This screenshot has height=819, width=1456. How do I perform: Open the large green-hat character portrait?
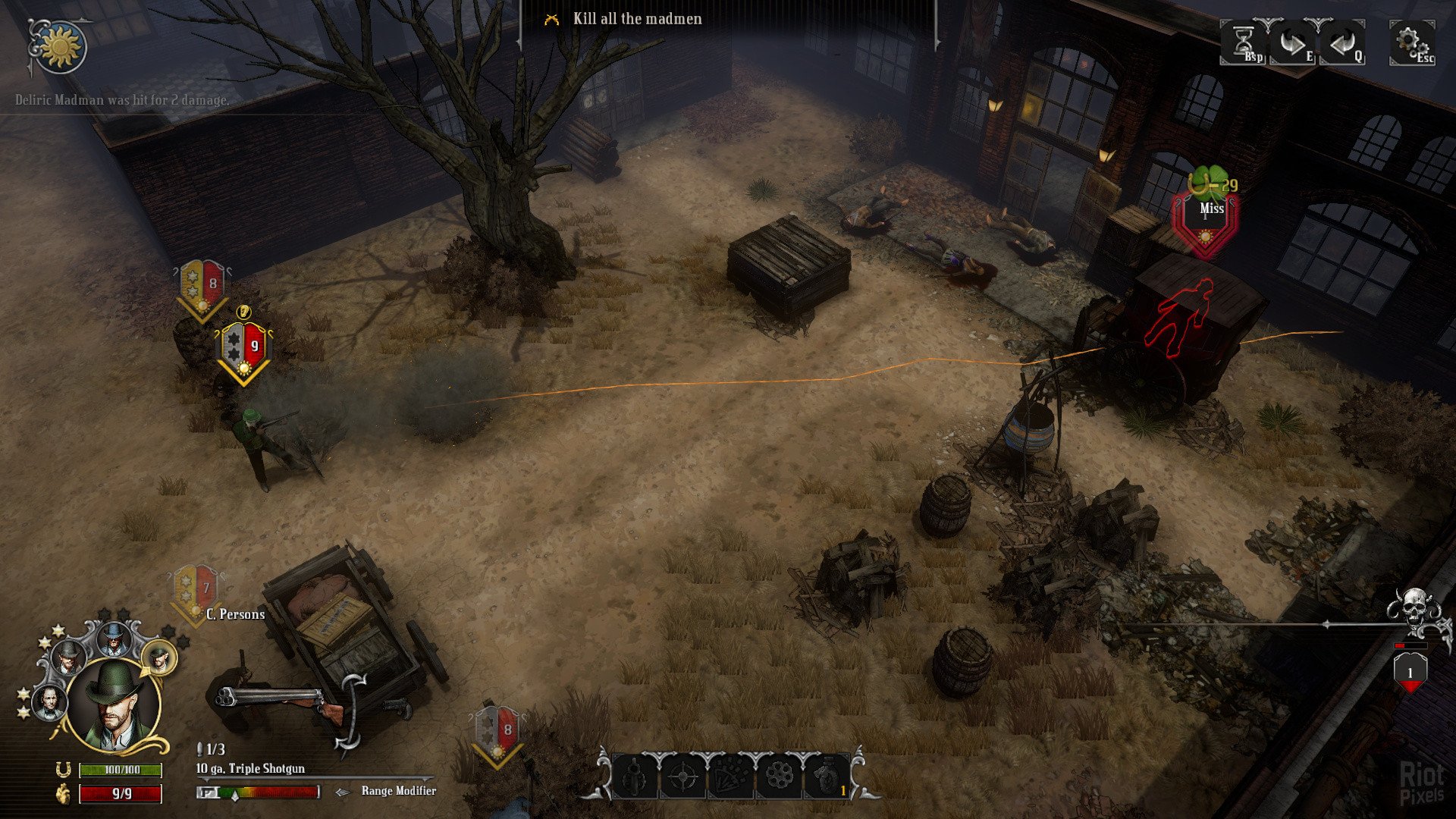coord(114,705)
